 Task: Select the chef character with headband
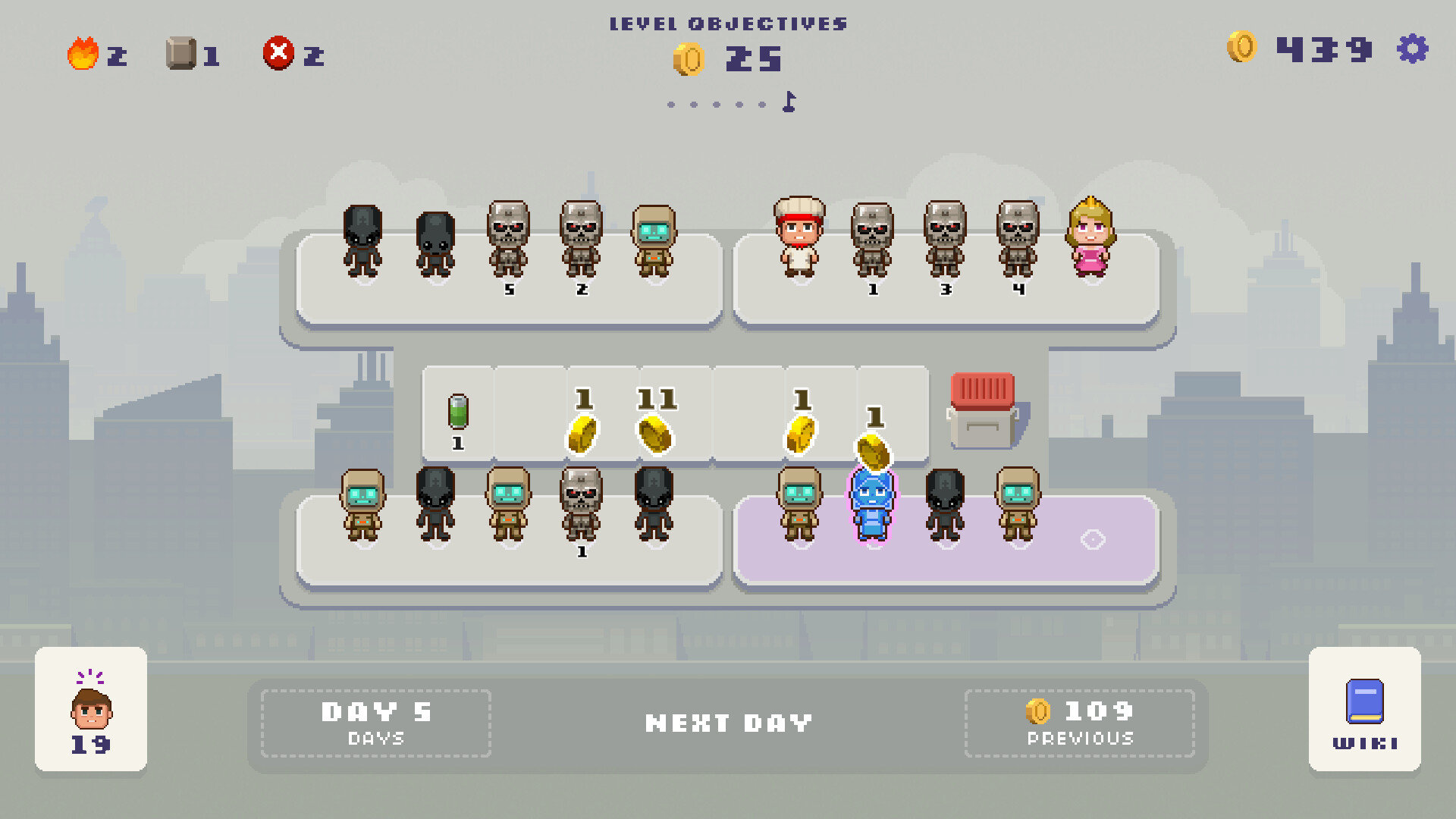798,239
